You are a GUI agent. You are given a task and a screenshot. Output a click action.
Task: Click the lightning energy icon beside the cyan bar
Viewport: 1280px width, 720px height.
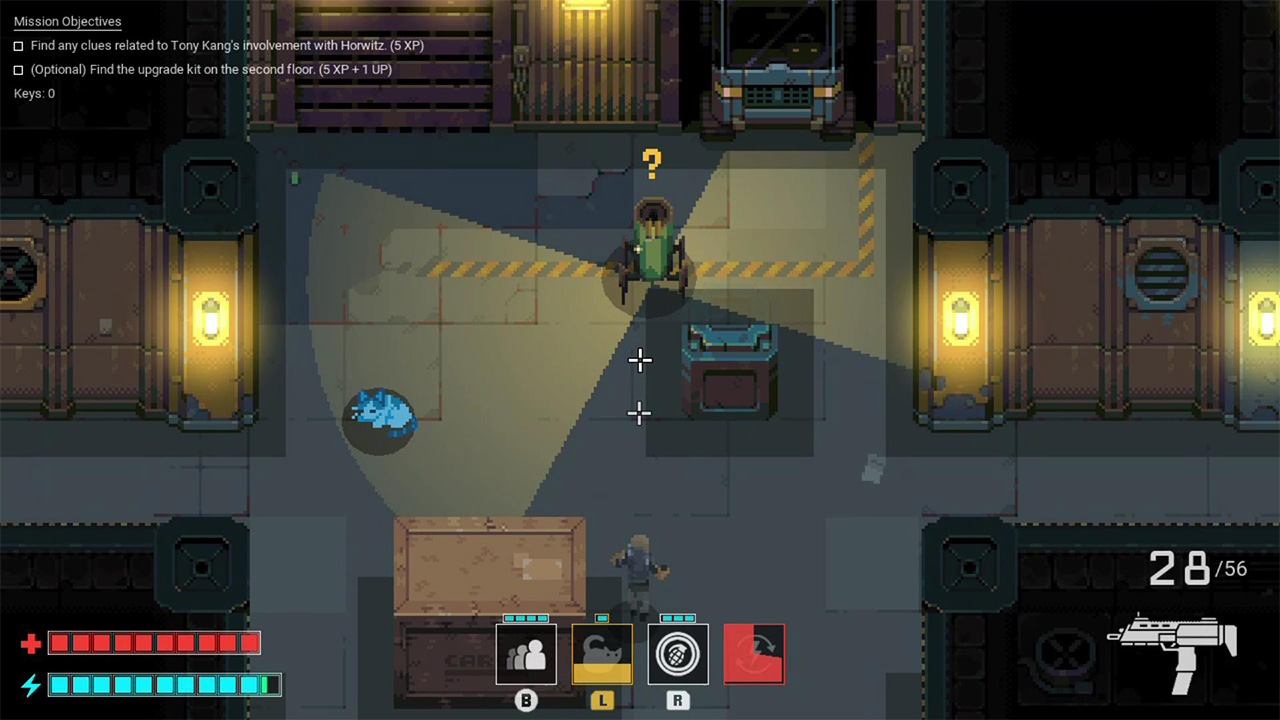coord(29,686)
